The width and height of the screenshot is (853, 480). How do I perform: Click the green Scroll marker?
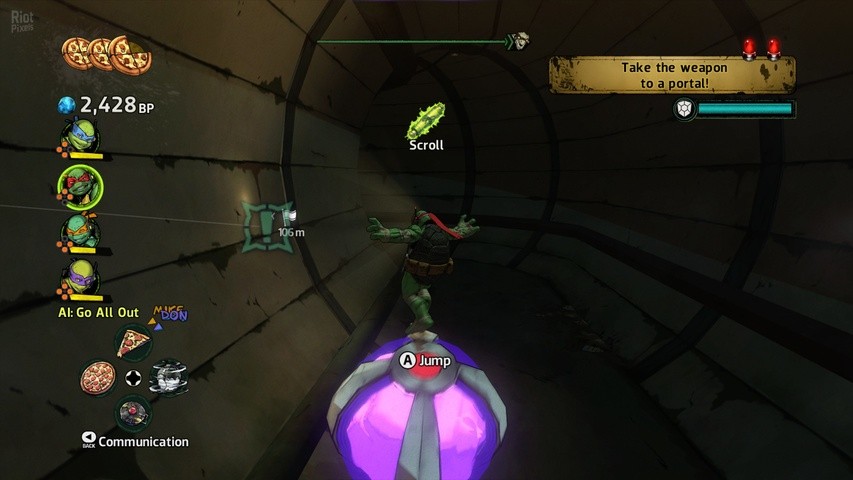425,123
